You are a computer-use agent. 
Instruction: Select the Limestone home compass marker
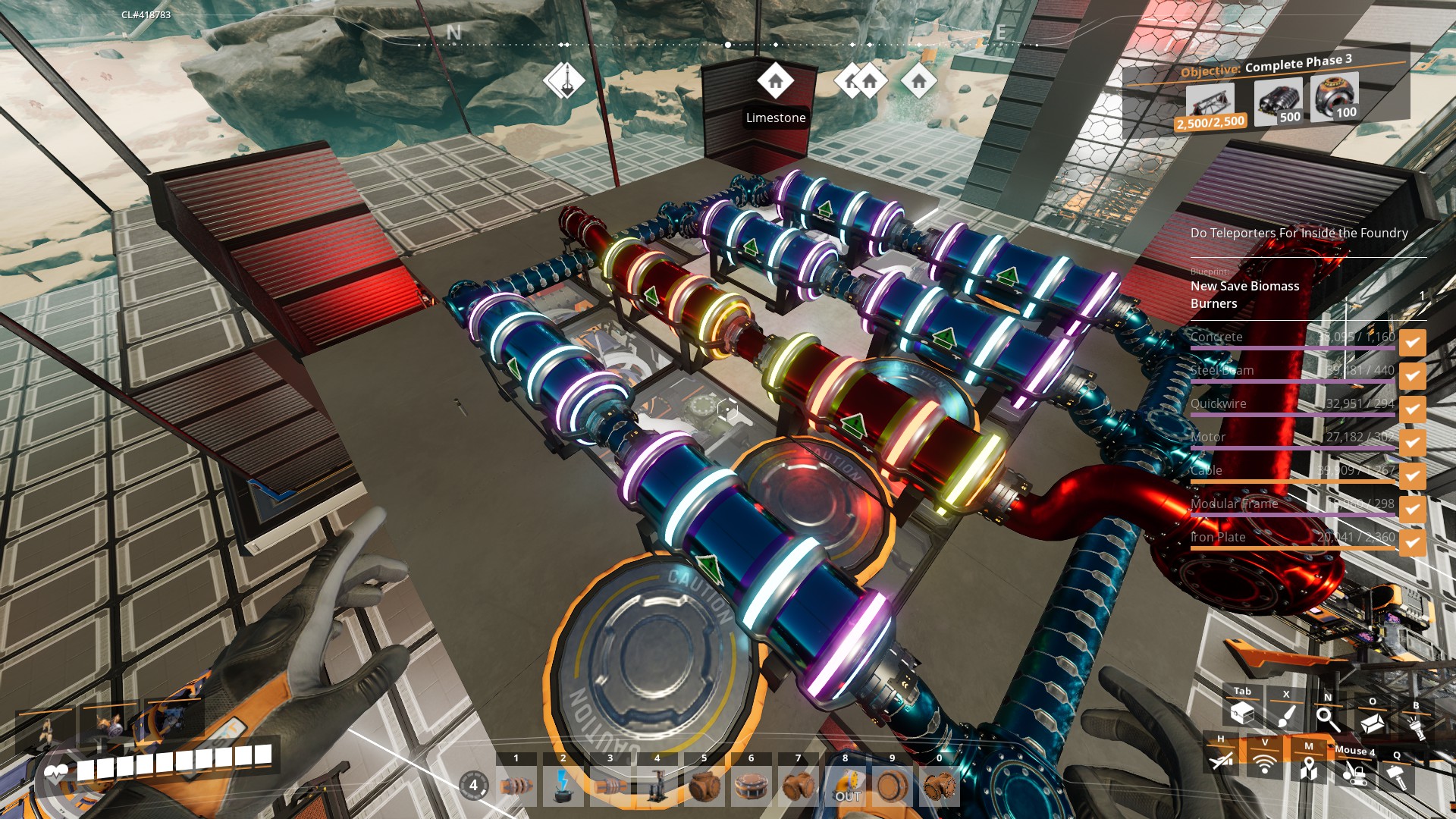tap(775, 81)
